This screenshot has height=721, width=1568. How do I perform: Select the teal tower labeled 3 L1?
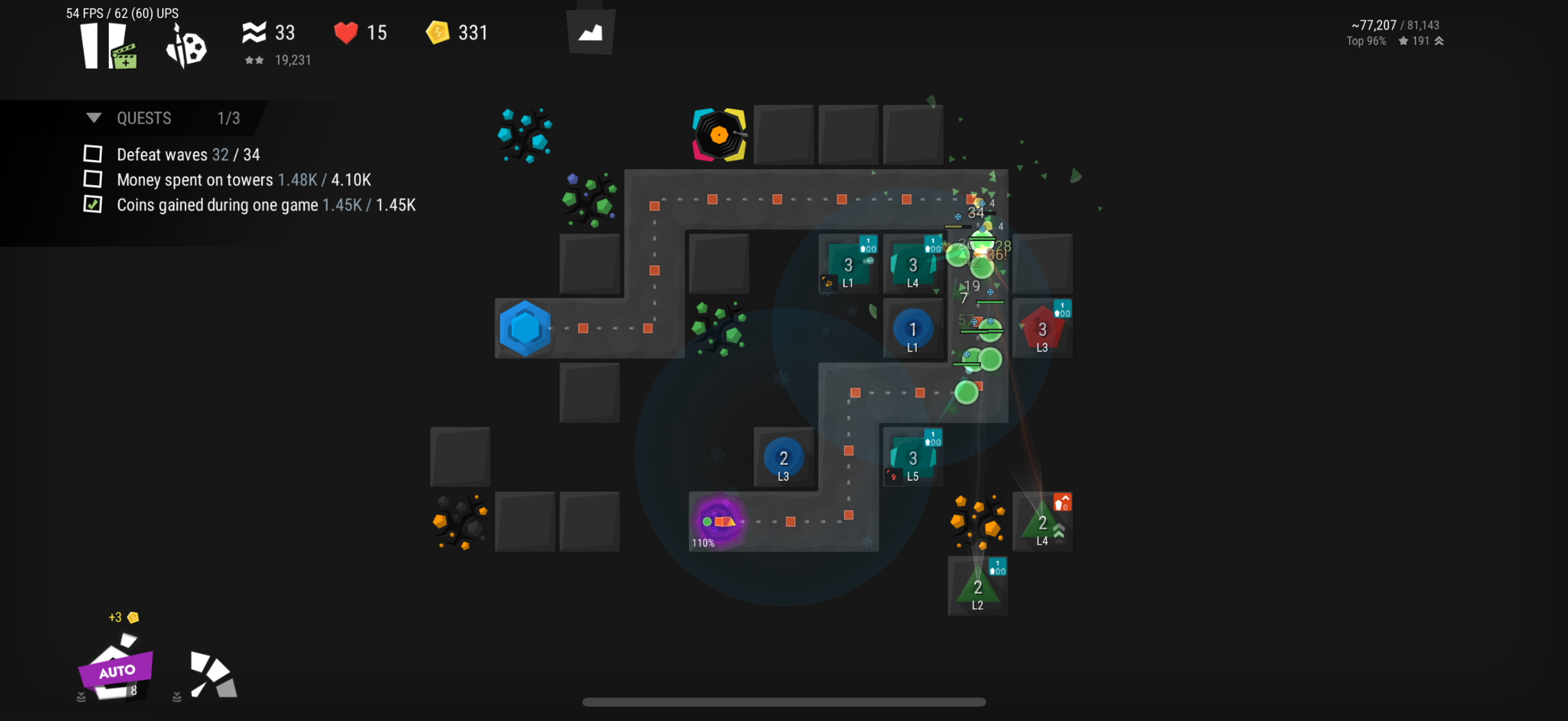click(x=848, y=265)
